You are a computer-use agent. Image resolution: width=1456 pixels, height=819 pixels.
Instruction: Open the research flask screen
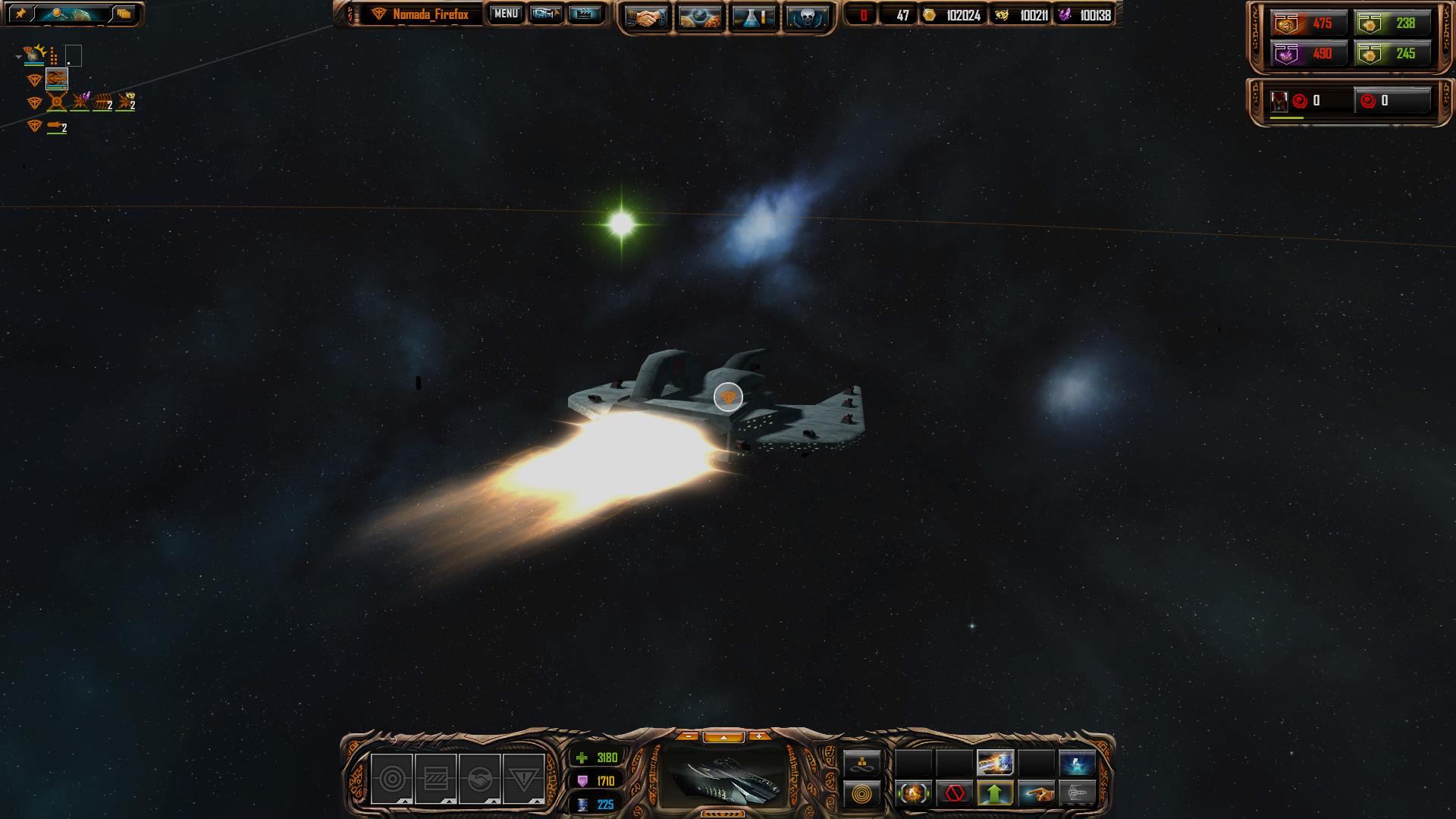[753, 17]
